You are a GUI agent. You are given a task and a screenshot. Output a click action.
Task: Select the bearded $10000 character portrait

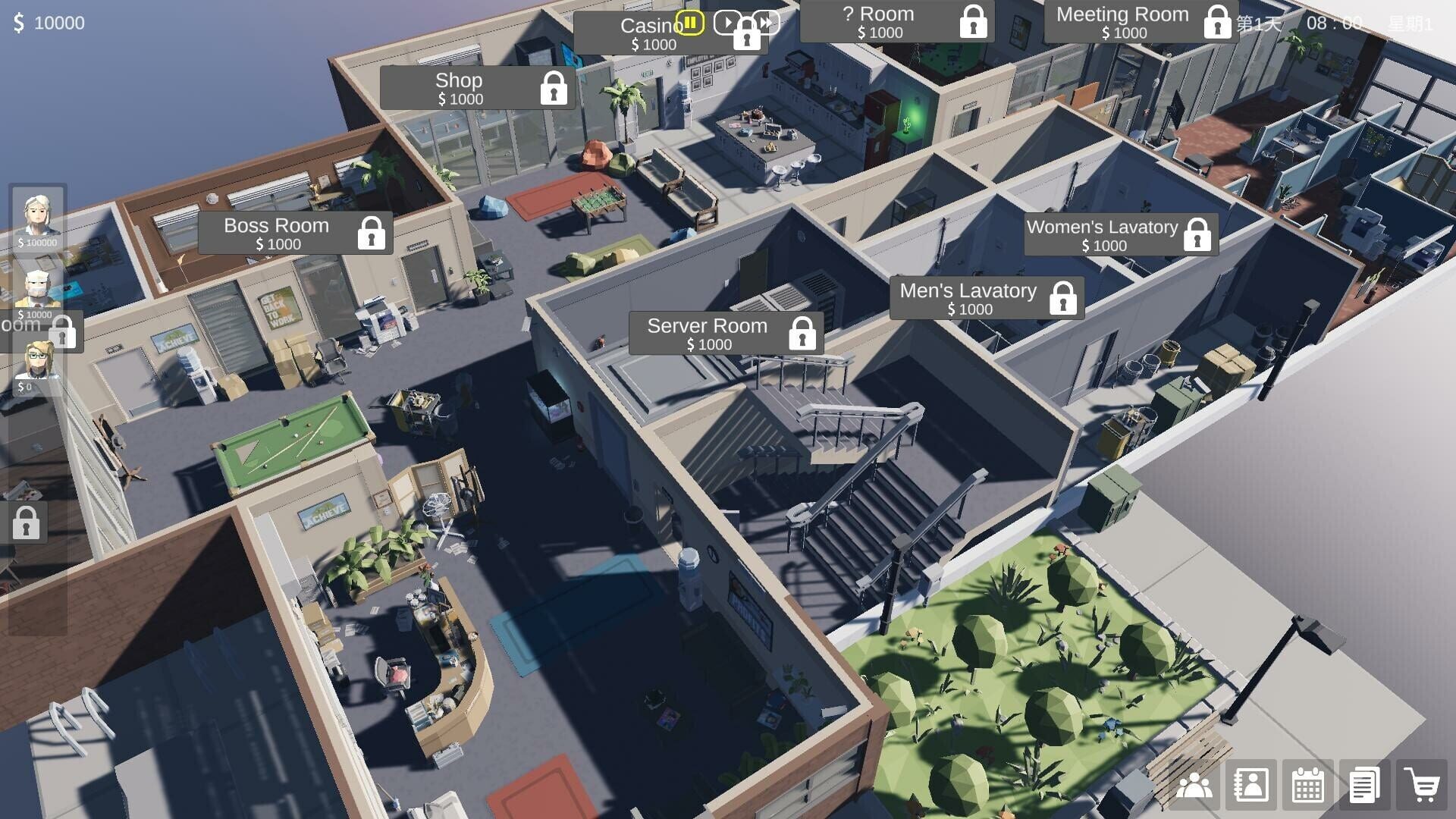point(36,289)
